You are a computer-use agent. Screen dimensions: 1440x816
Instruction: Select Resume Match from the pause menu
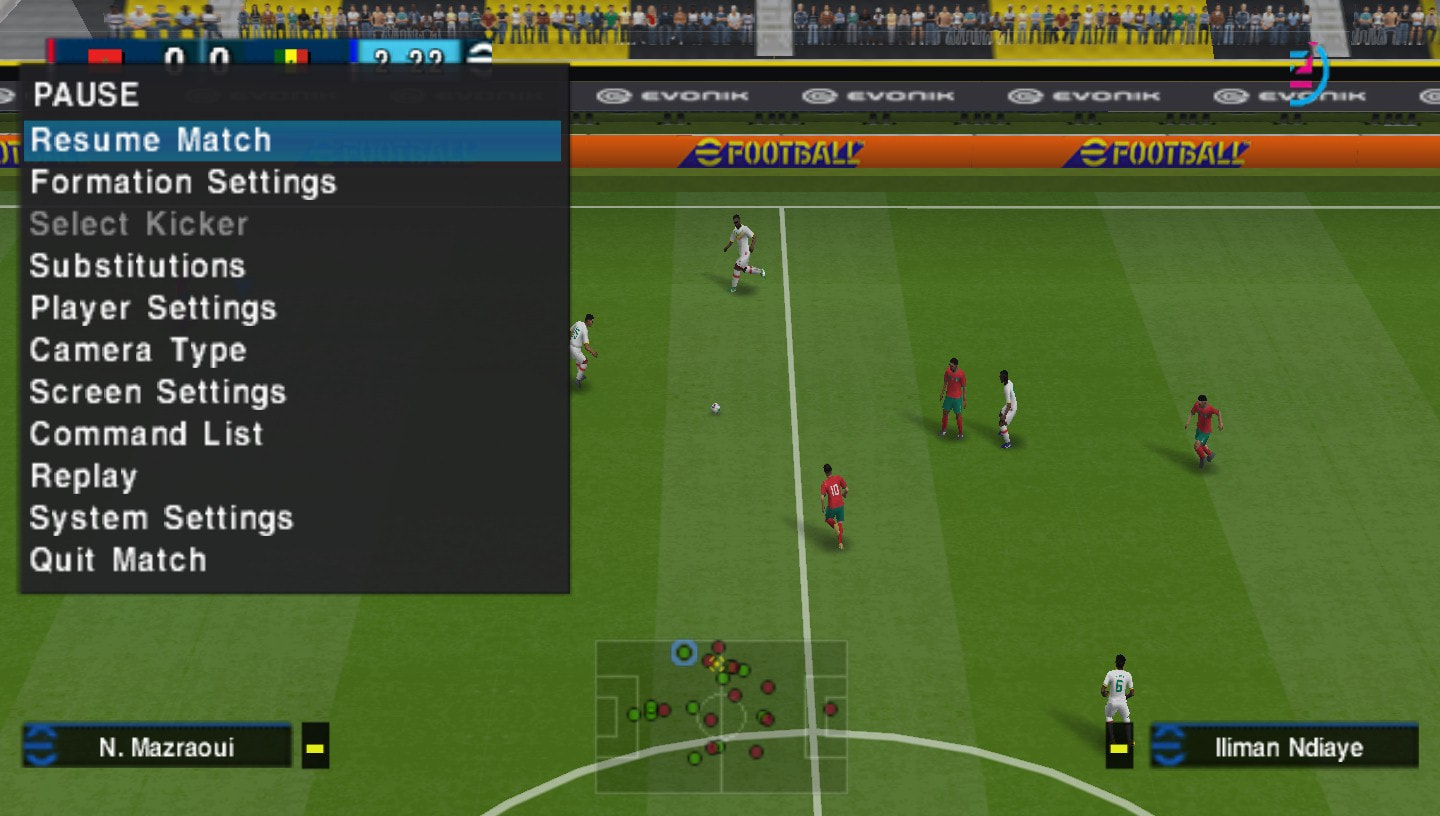(151, 140)
